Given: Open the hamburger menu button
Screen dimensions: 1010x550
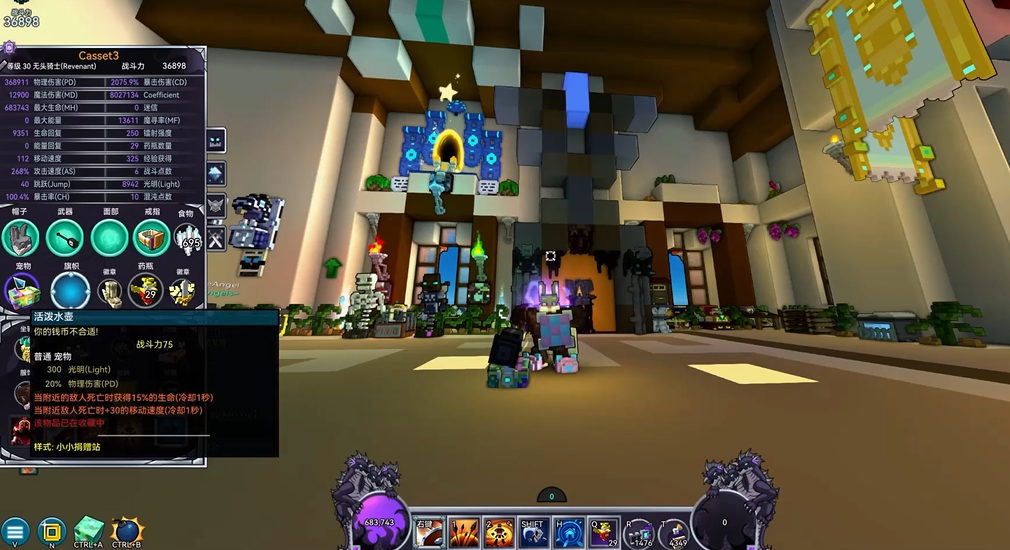Looking at the screenshot, I should point(14,531).
